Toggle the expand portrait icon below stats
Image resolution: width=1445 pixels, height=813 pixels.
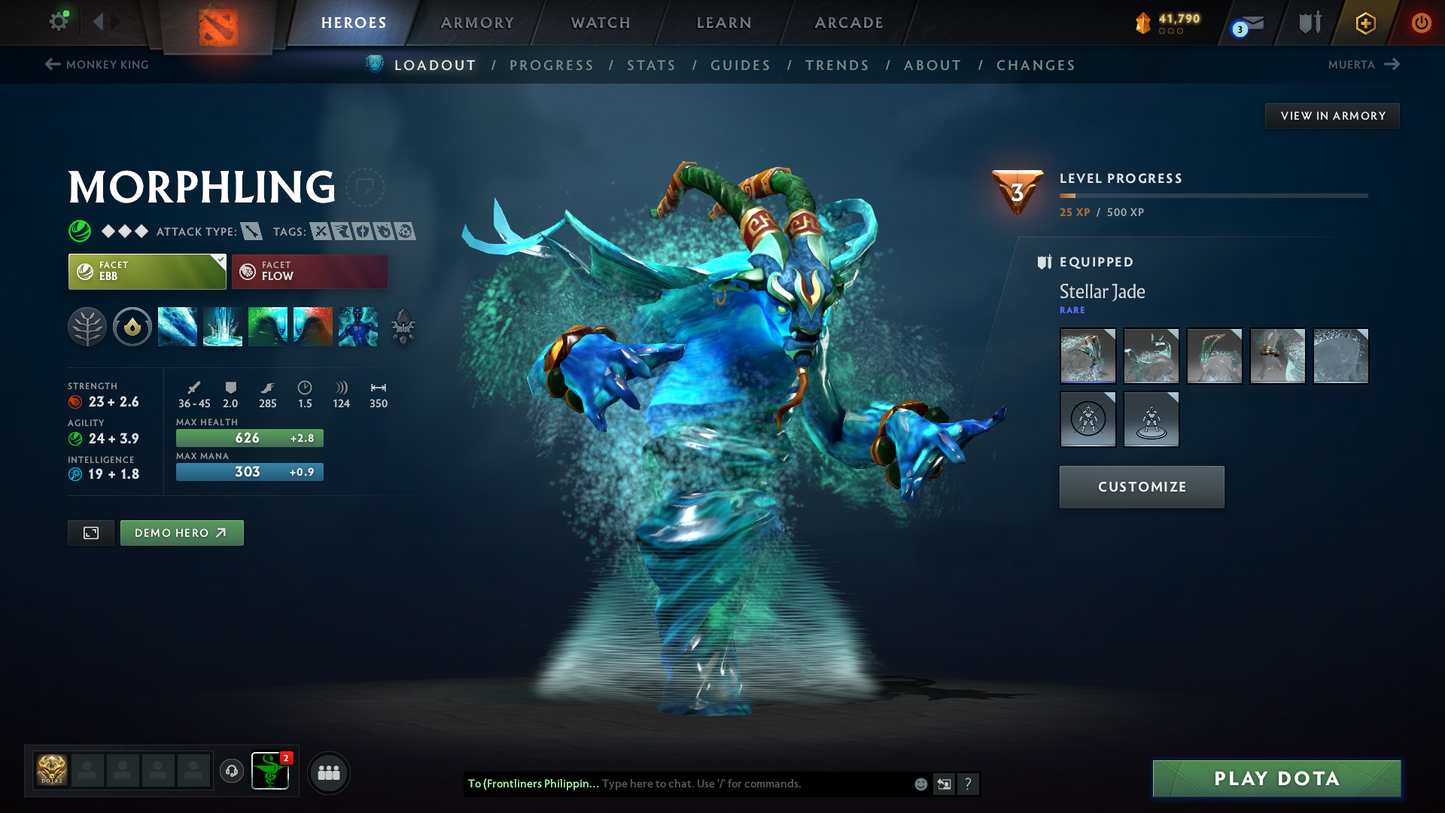[90, 532]
